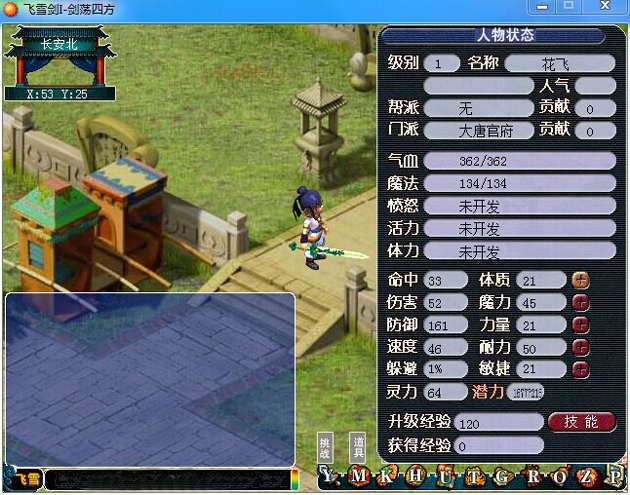630x495 pixels.
Task: Increase 魔力 with its plus button
Action: (580, 302)
